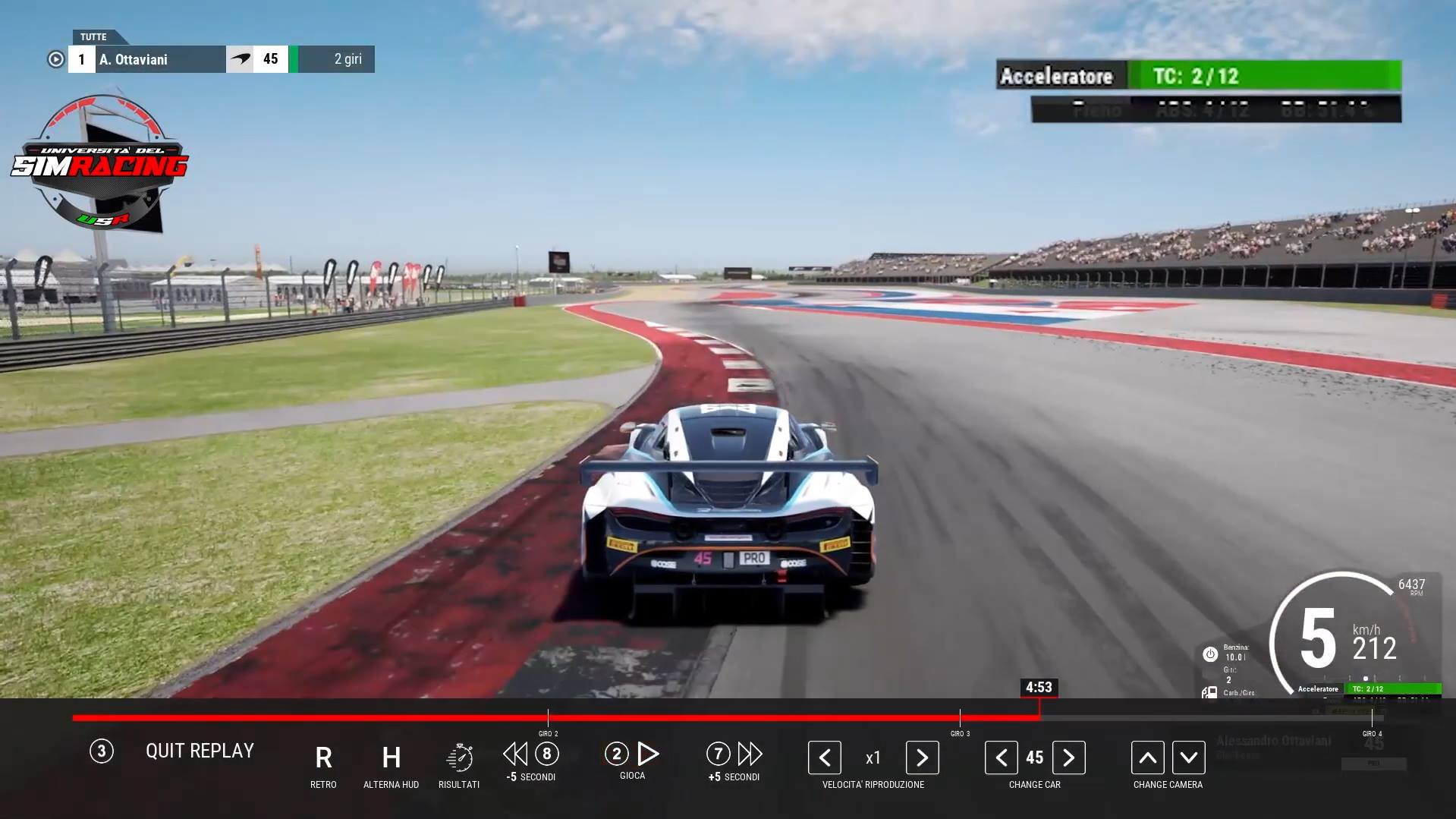Open the TUTTE filter tab
The width and height of the screenshot is (1456, 819).
tap(94, 36)
